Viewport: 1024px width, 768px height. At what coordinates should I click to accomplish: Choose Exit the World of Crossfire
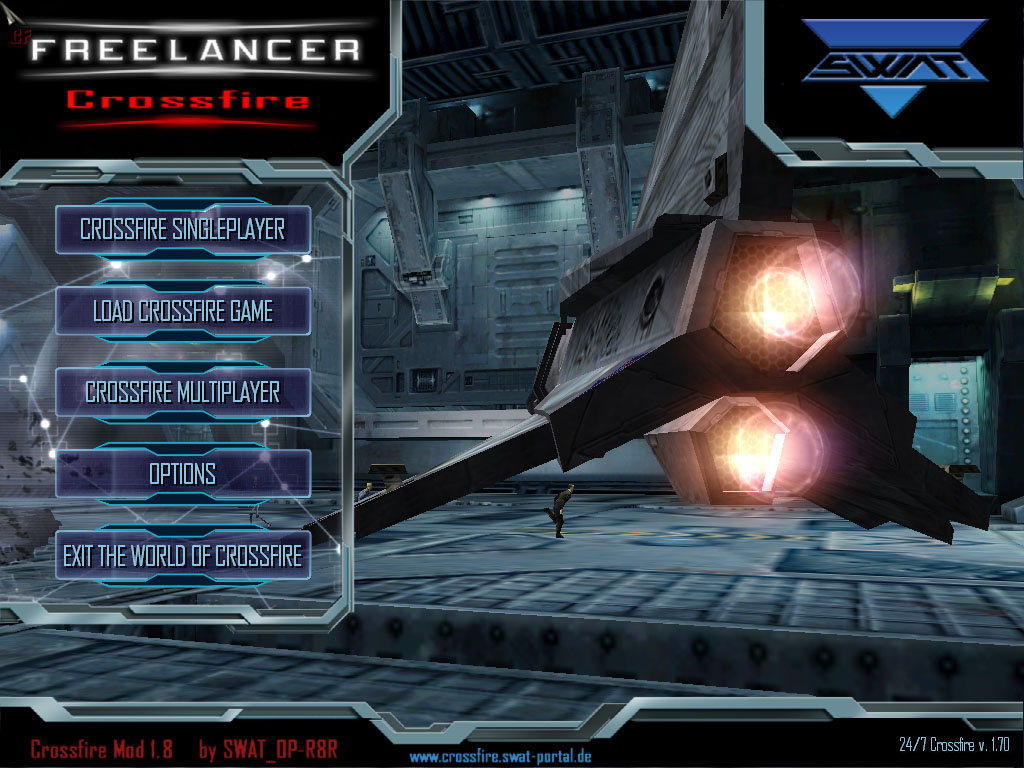click(x=182, y=555)
